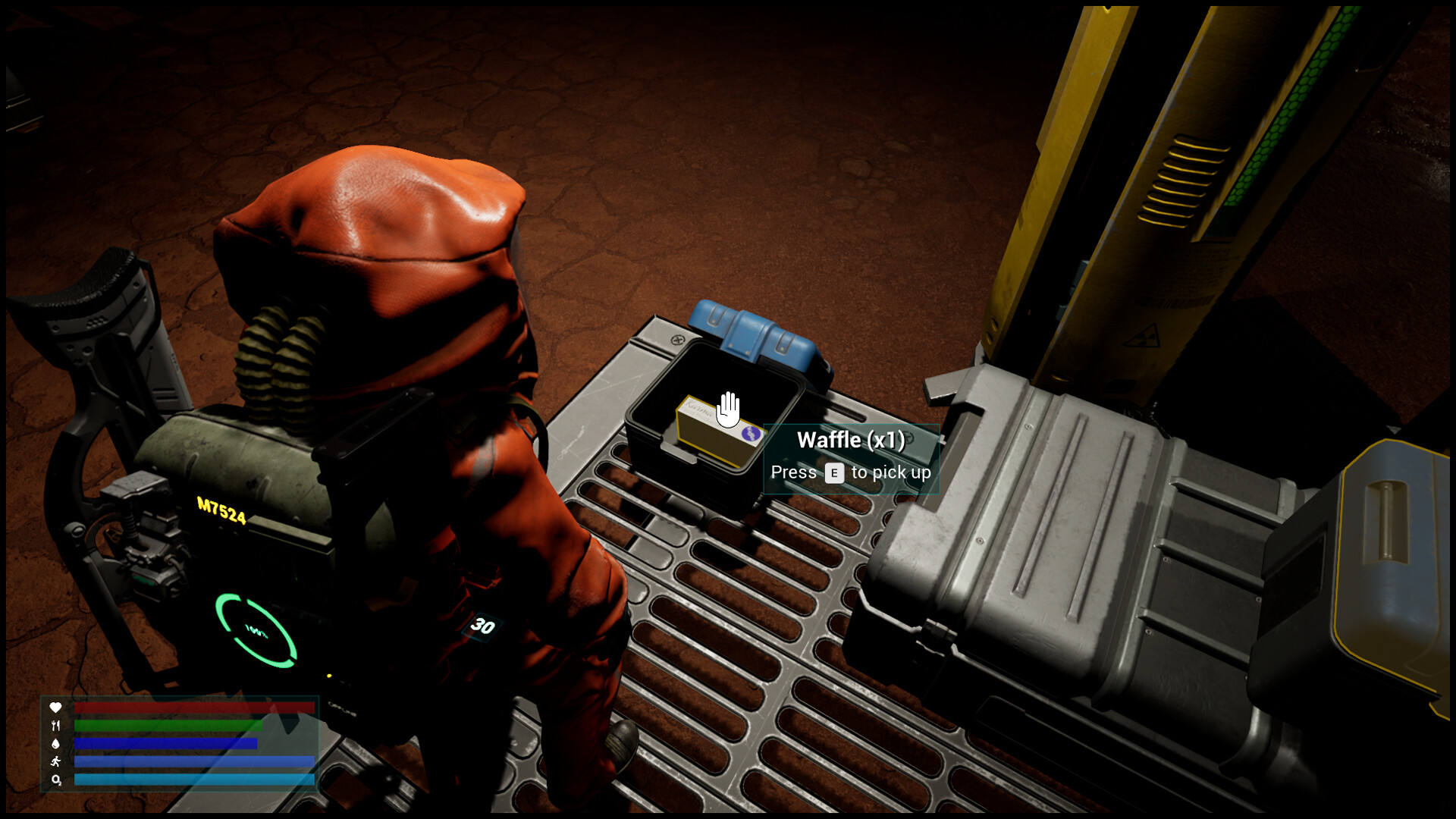This screenshot has height=819, width=1456.
Task: Click the ammo counter showing 30
Action: pos(483,625)
